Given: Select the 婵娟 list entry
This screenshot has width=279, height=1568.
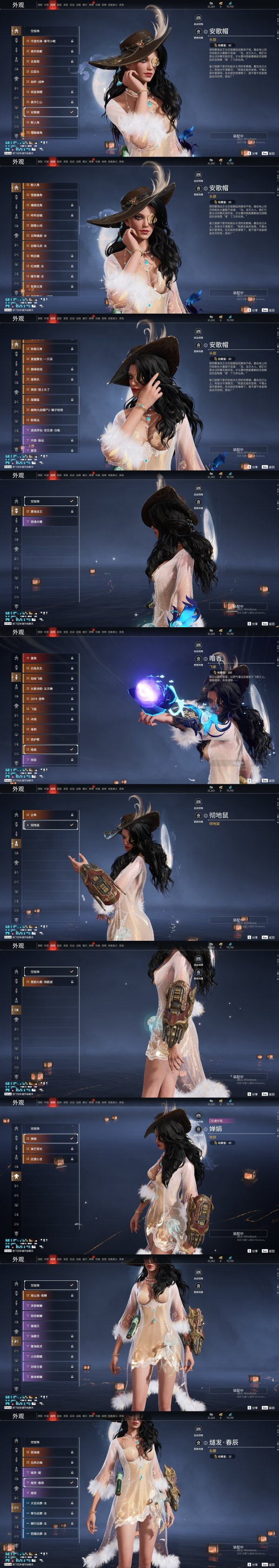Looking at the screenshot, I should point(50,1139).
